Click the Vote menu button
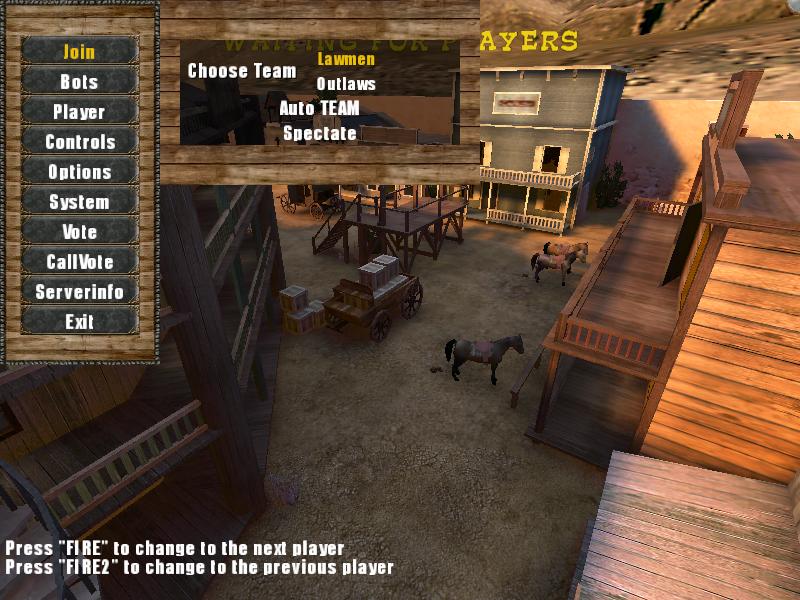This screenshot has width=800, height=600. [79, 231]
